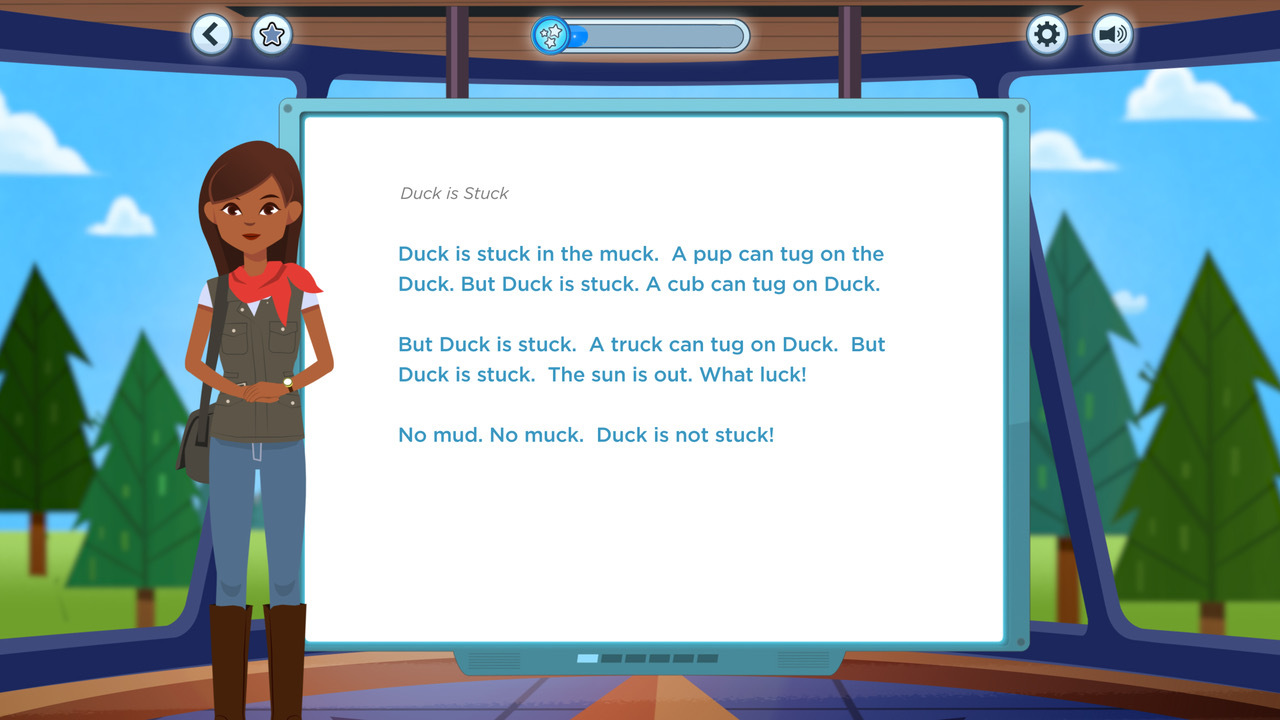Open the gear settings menu
This screenshot has height=720, width=1280.
click(x=1046, y=35)
